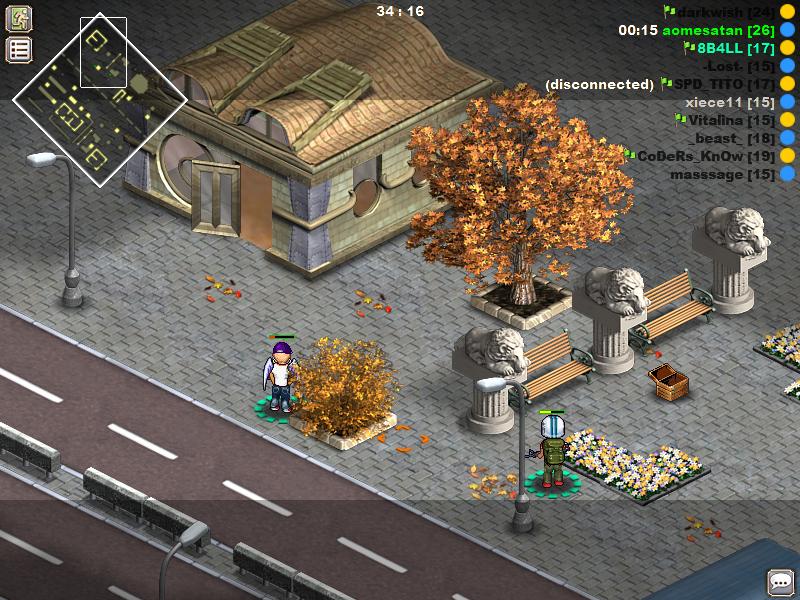Click CoDeRs_KnOw in the player list
Screen dimensions: 800x600
[x=706, y=156]
